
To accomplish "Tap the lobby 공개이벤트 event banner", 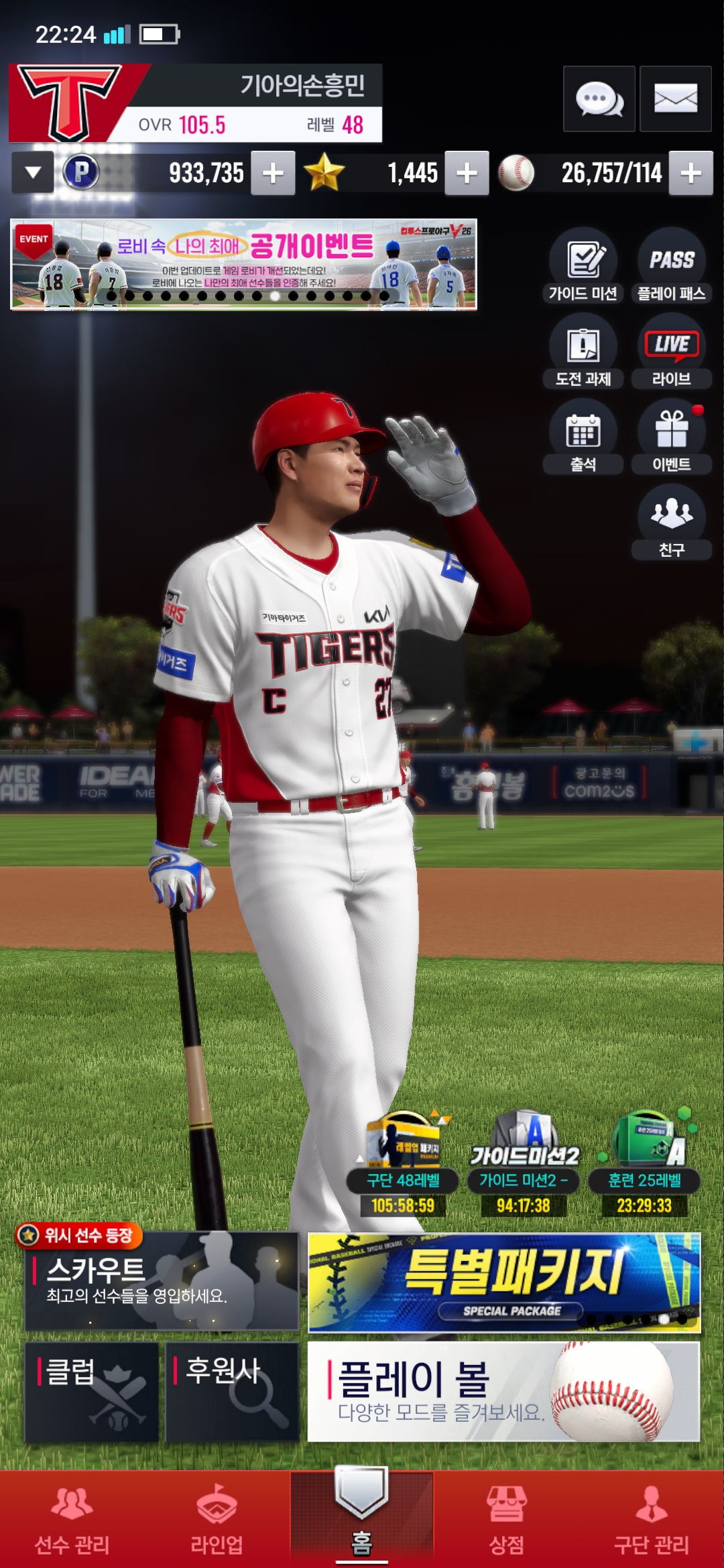I will click(243, 264).
